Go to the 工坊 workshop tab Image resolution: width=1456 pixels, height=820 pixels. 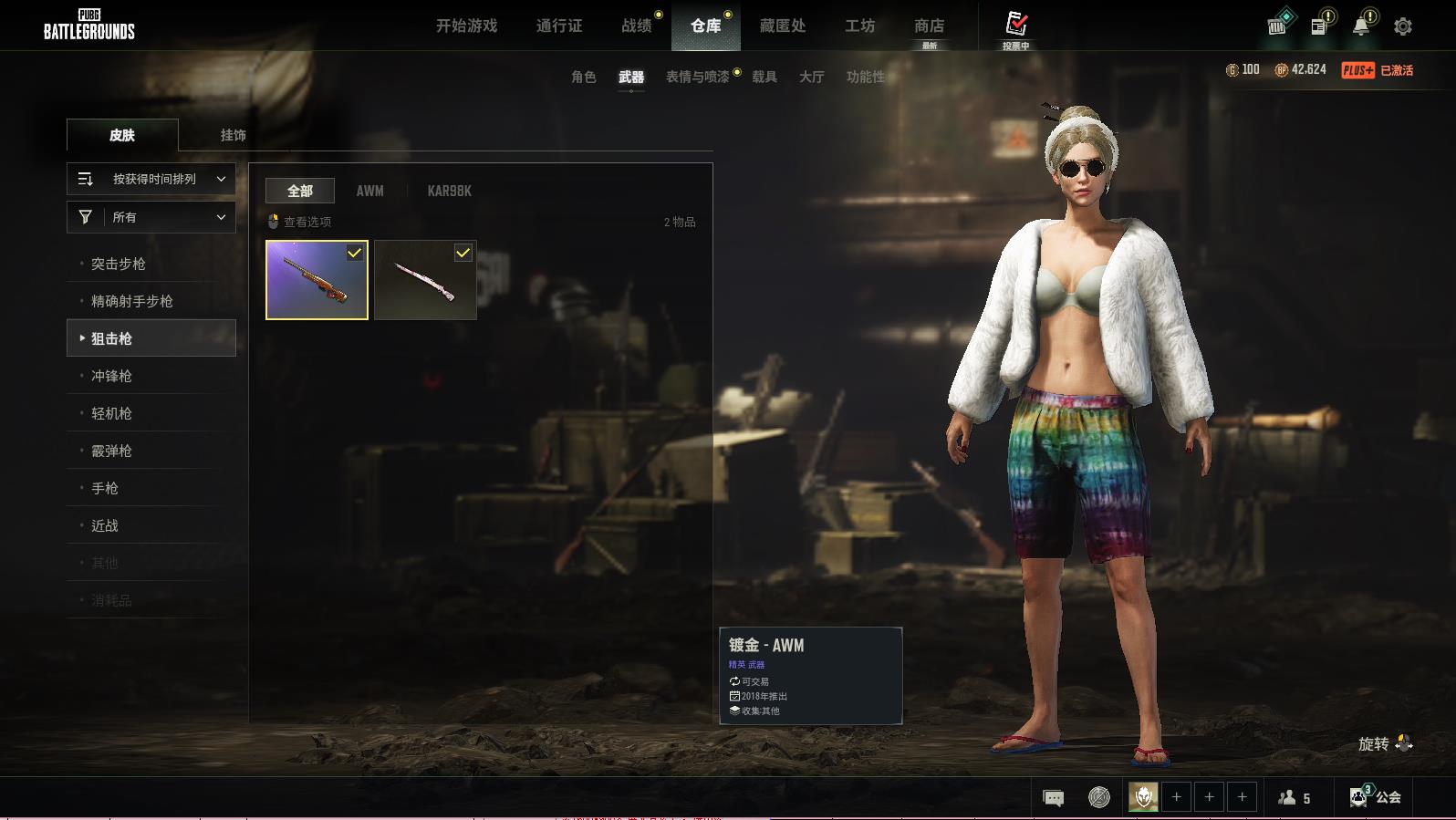tap(859, 26)
